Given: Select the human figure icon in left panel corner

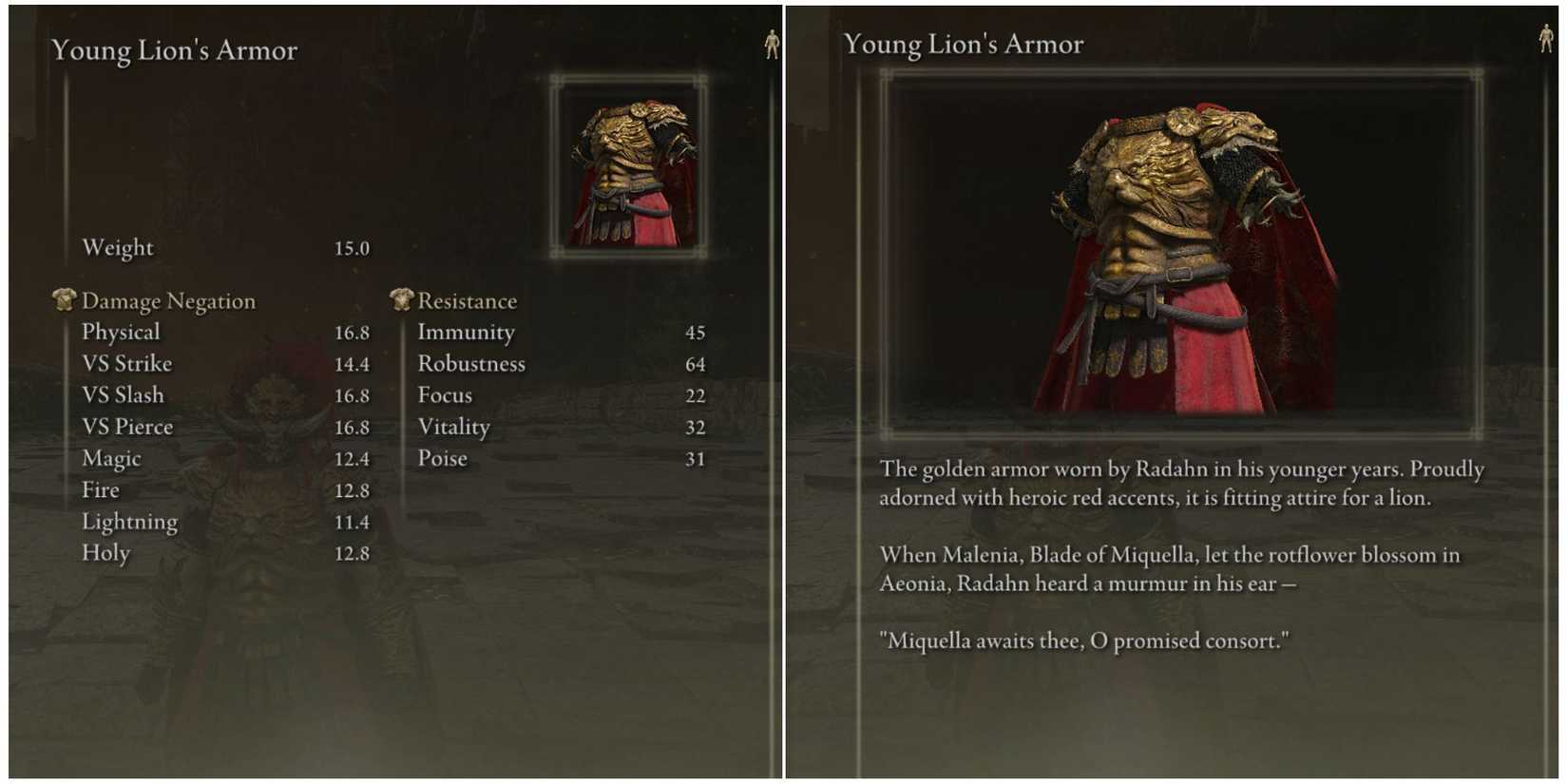Looking at the screenshot, I should pos(772,43).
